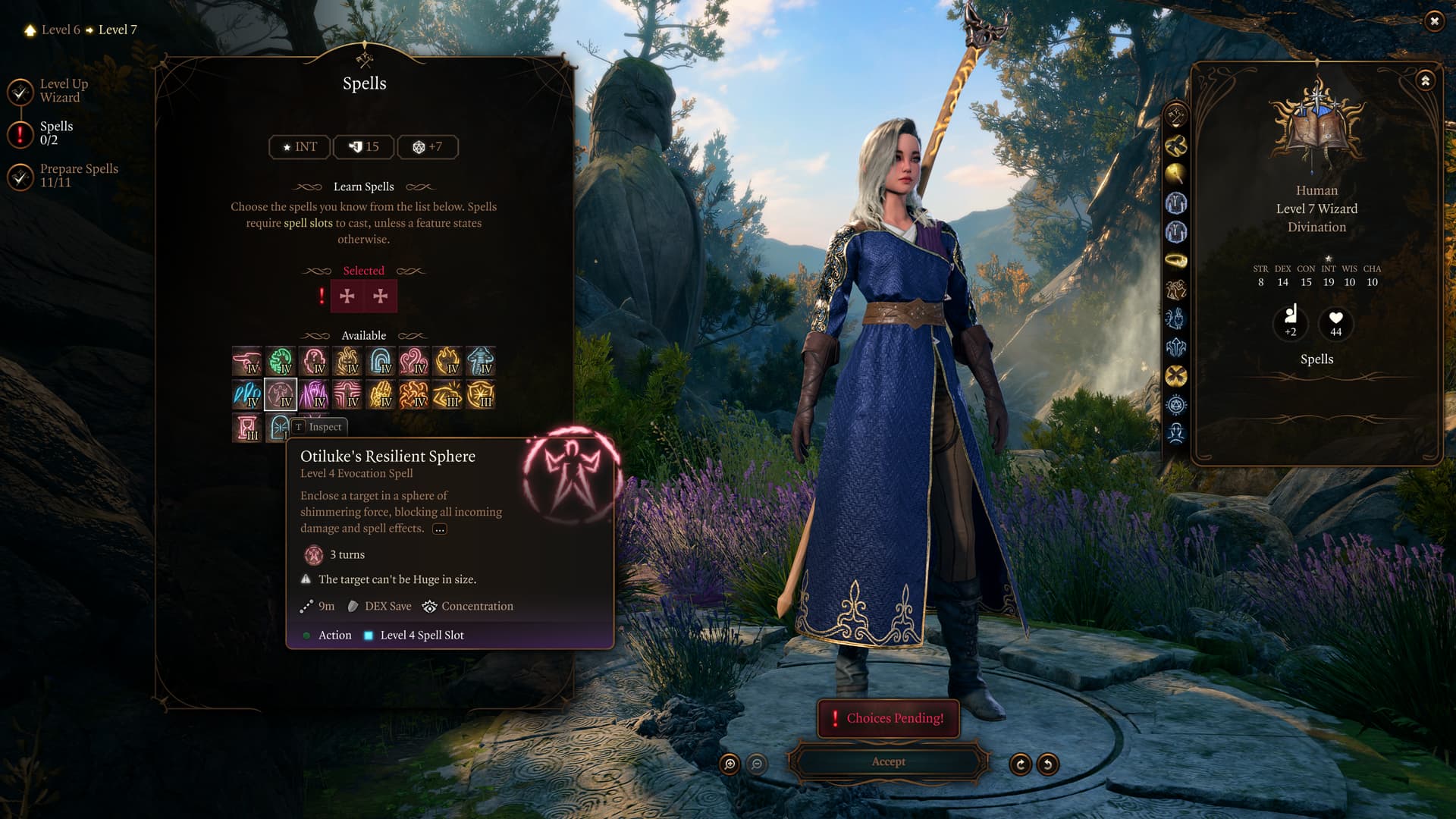Image resolution: width=1456 pixels, height=819 pixels.
Task: Choose the blue archway level IV spell
Action: click(381, 361)
